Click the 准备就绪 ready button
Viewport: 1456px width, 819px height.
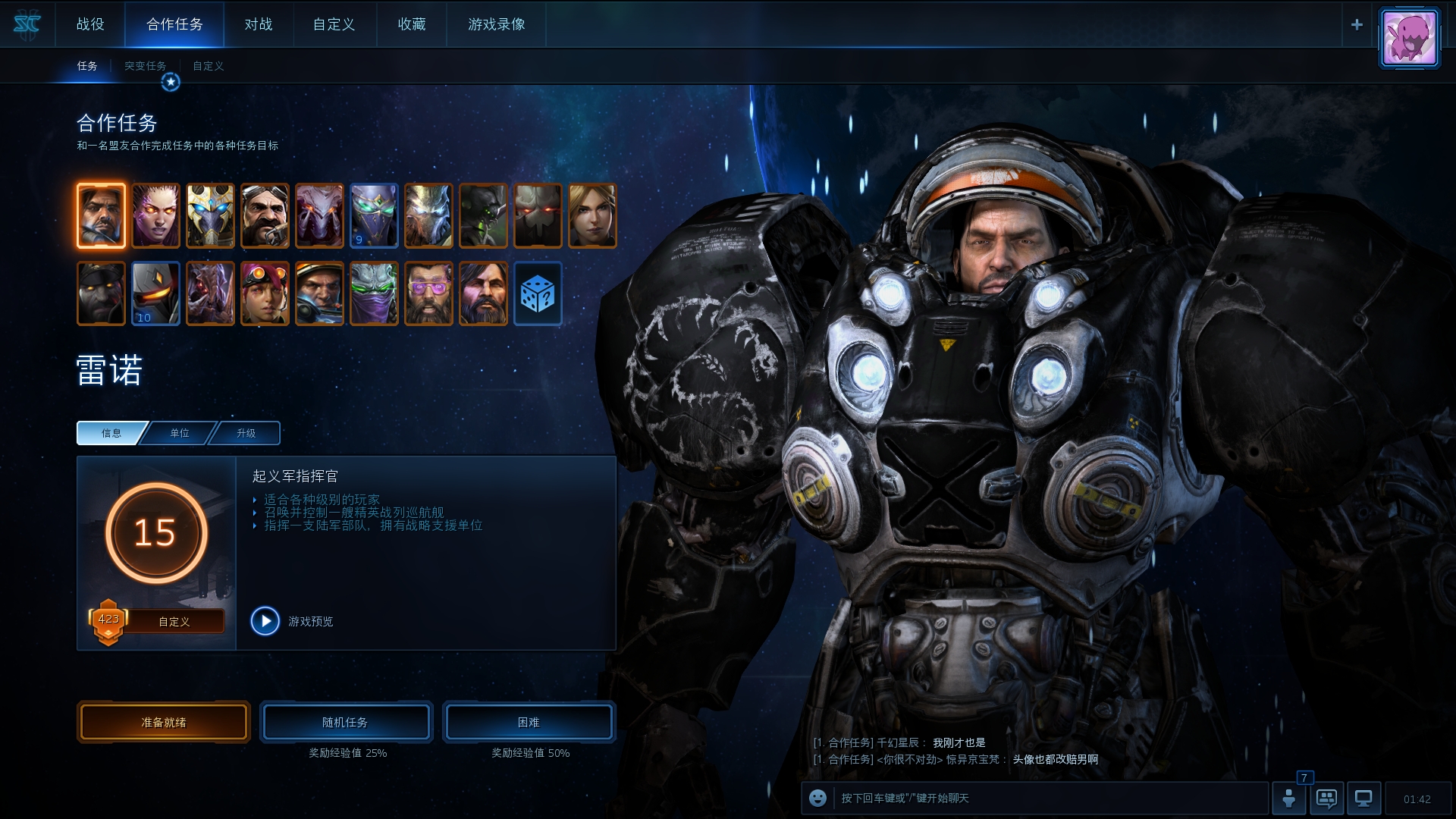(164, 722)
